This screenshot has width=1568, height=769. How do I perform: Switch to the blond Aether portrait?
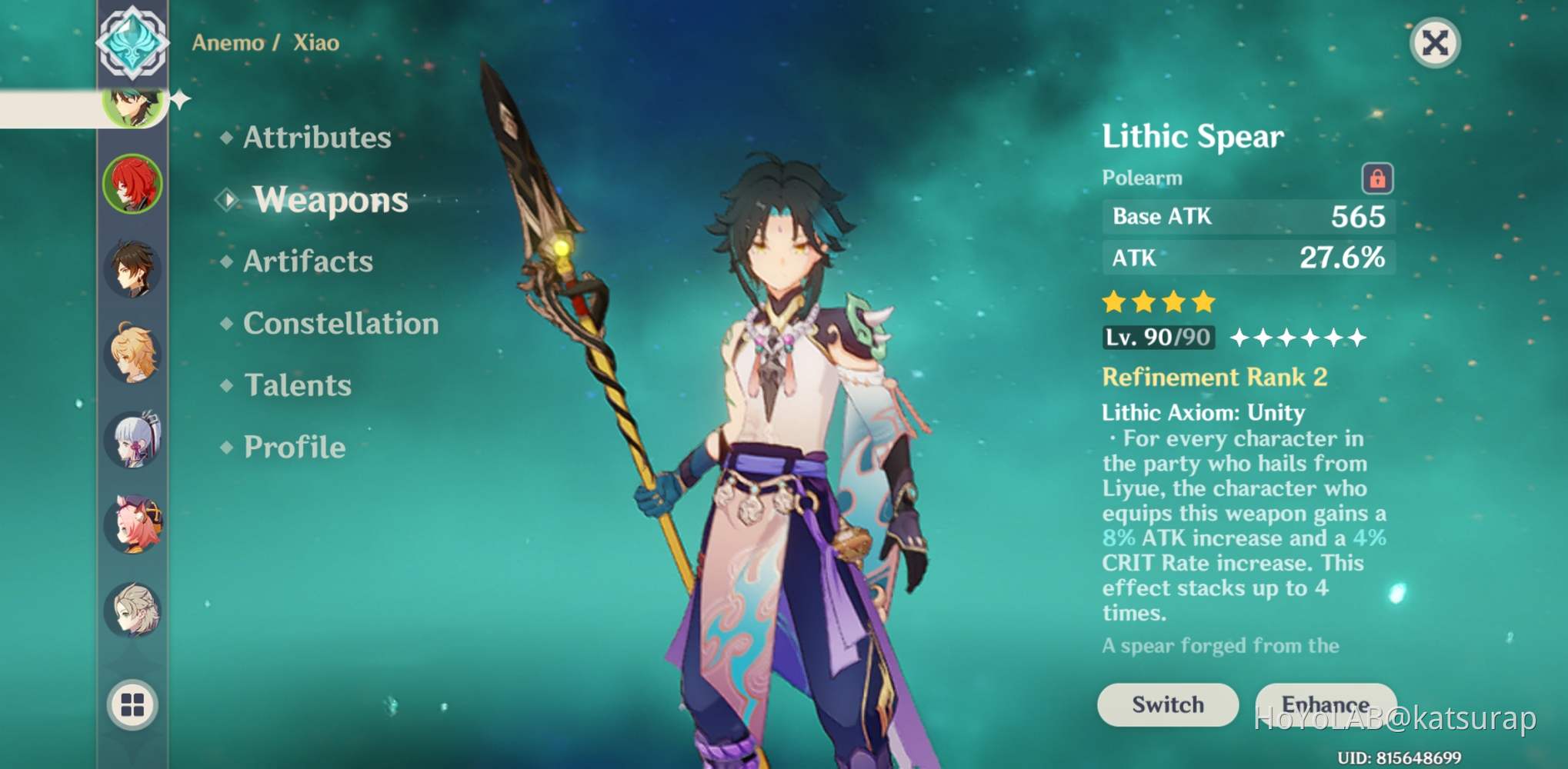[133, 353]
